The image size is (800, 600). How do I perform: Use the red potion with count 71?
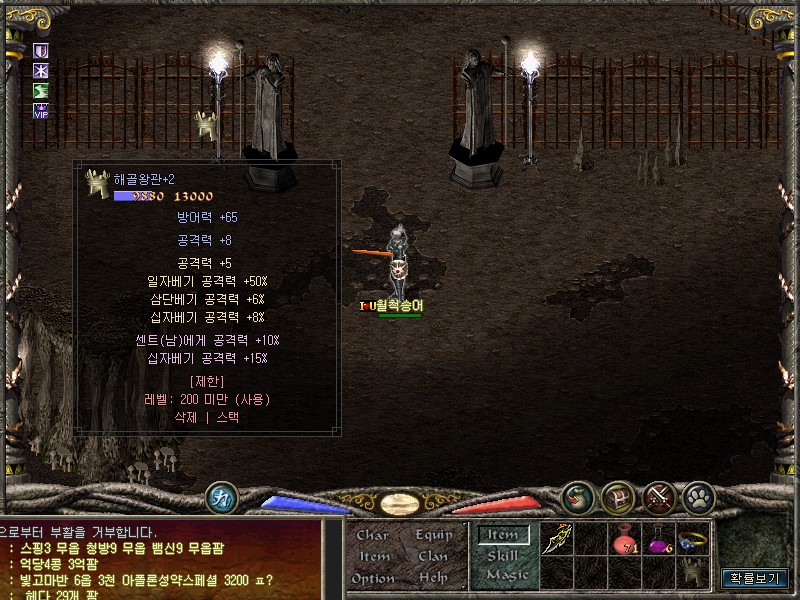627,540
